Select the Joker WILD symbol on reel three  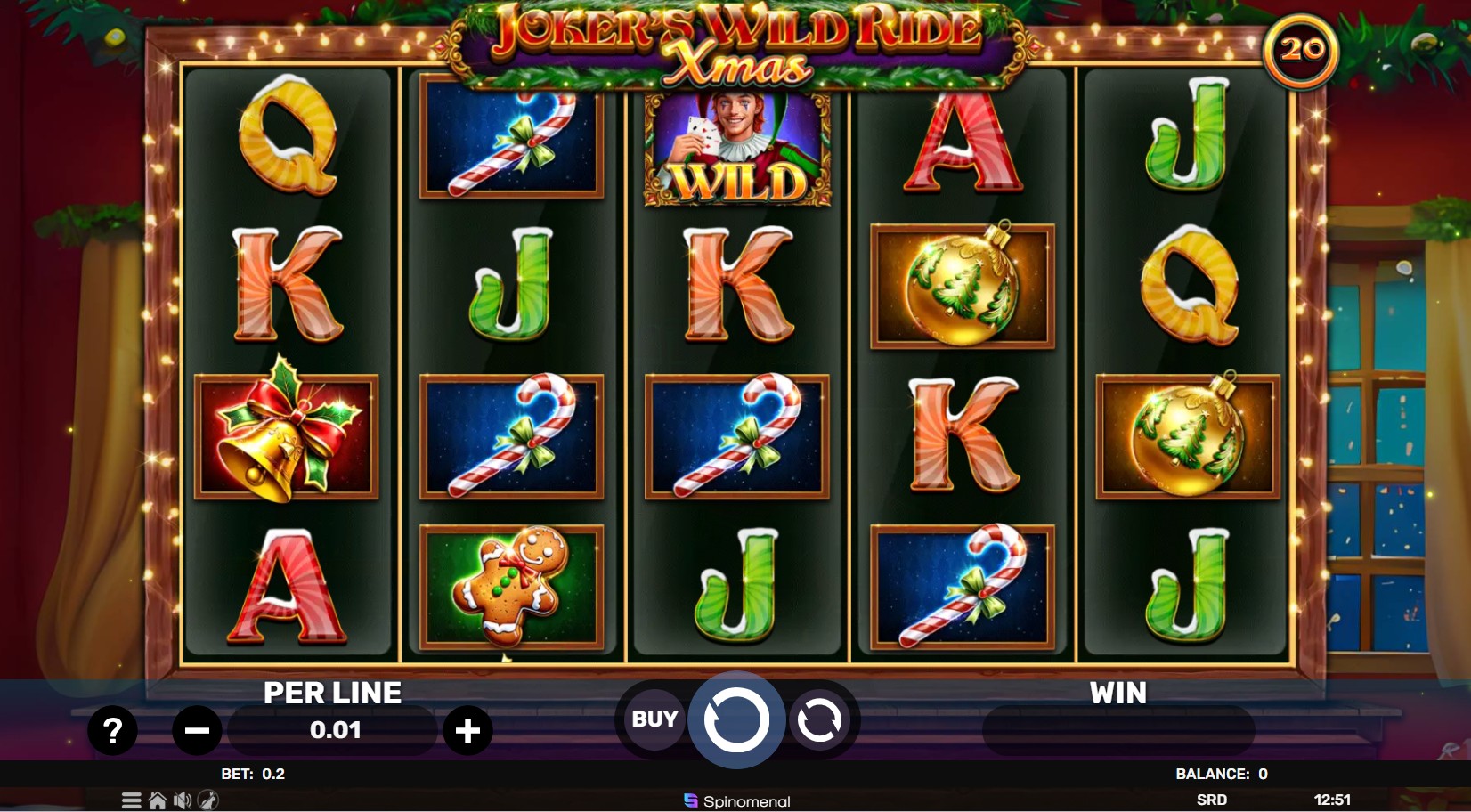(738, 150)
